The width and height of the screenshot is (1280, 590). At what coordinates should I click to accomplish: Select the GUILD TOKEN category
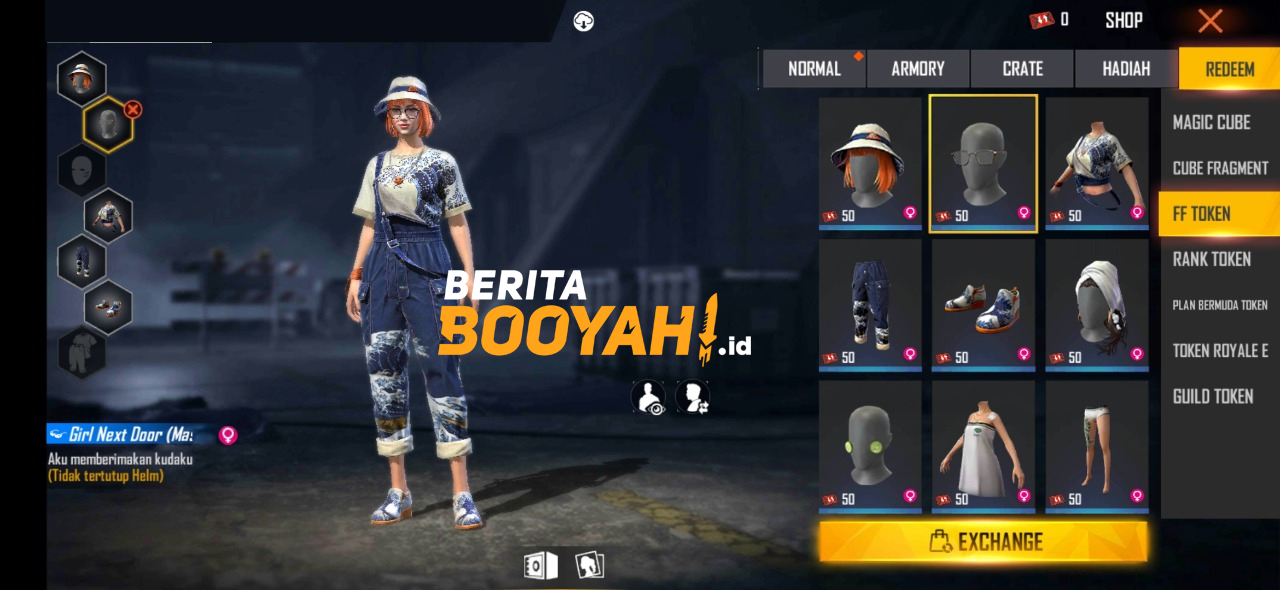pyautogui.click(x=1212, y=397)
